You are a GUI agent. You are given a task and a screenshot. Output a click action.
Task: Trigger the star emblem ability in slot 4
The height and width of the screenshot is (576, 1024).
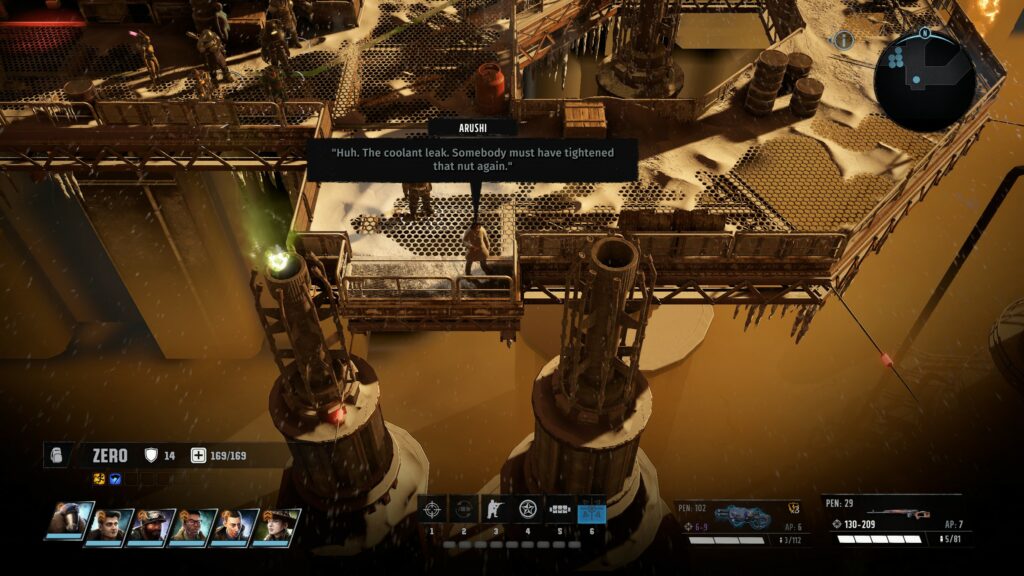[527, 510]
